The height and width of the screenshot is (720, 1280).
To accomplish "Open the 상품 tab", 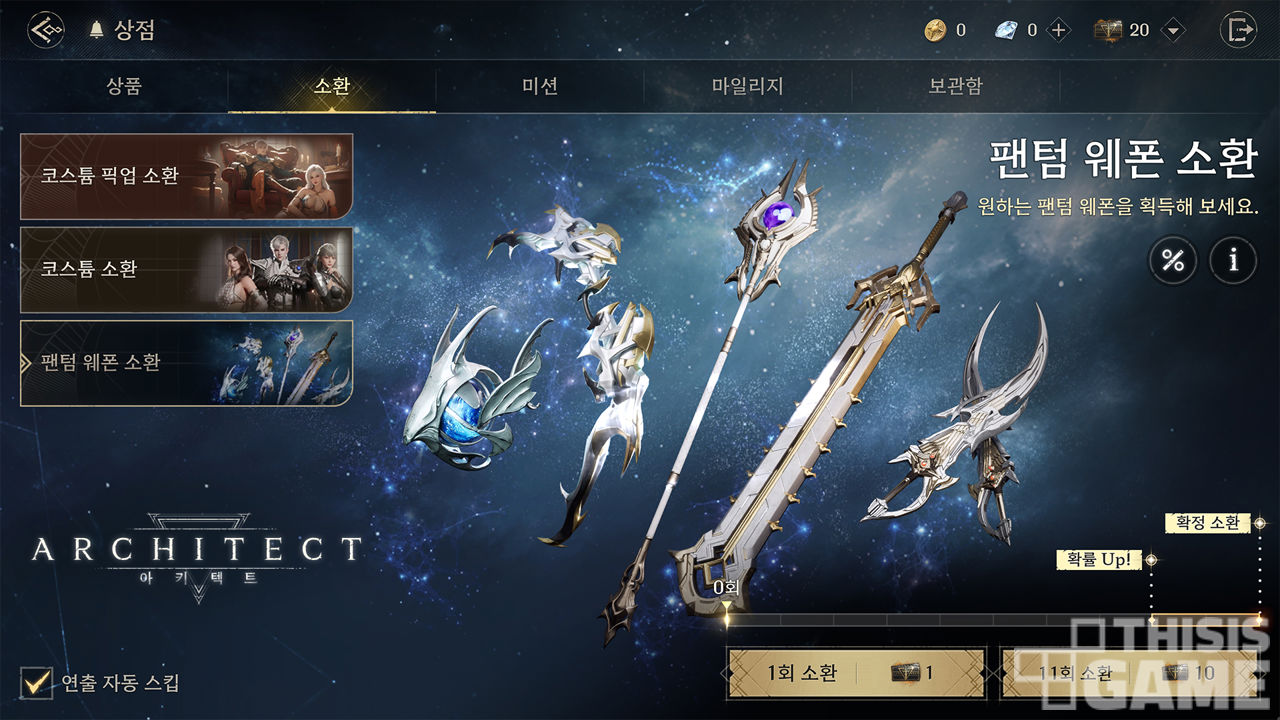I will [x=124, y=86].
